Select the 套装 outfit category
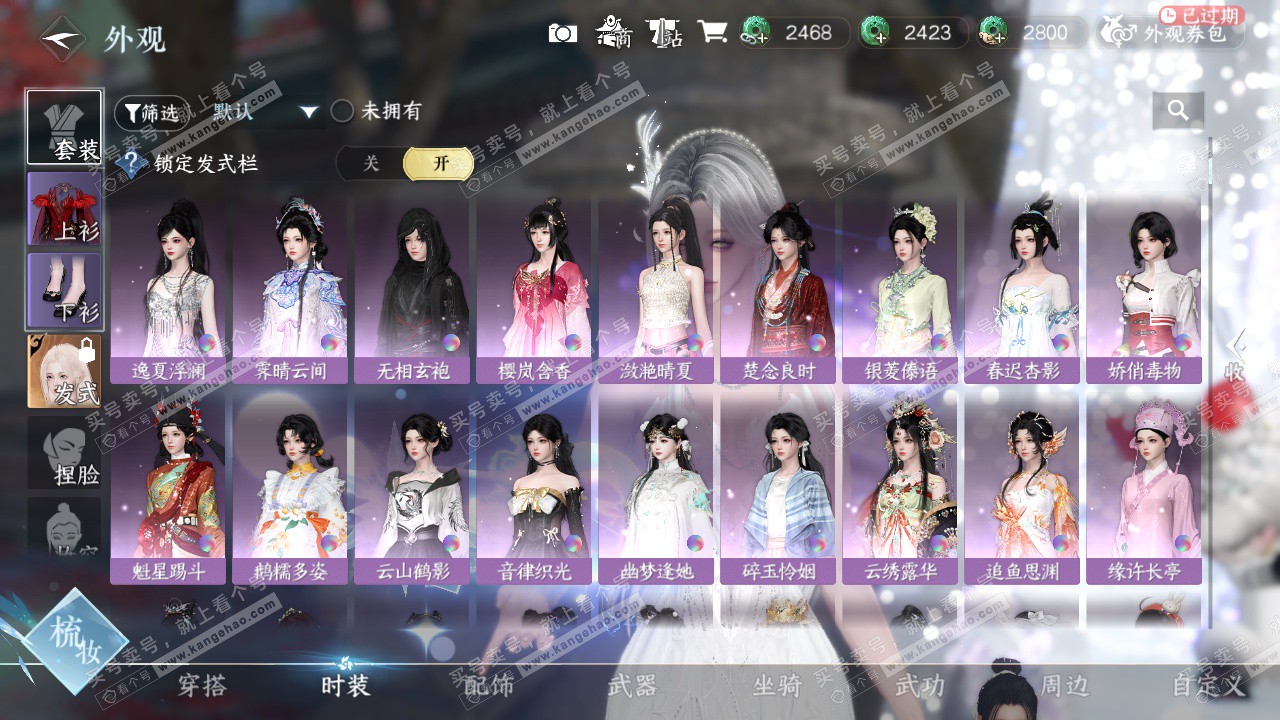Viewport: 1280px width, 720px height. (64, 127)
